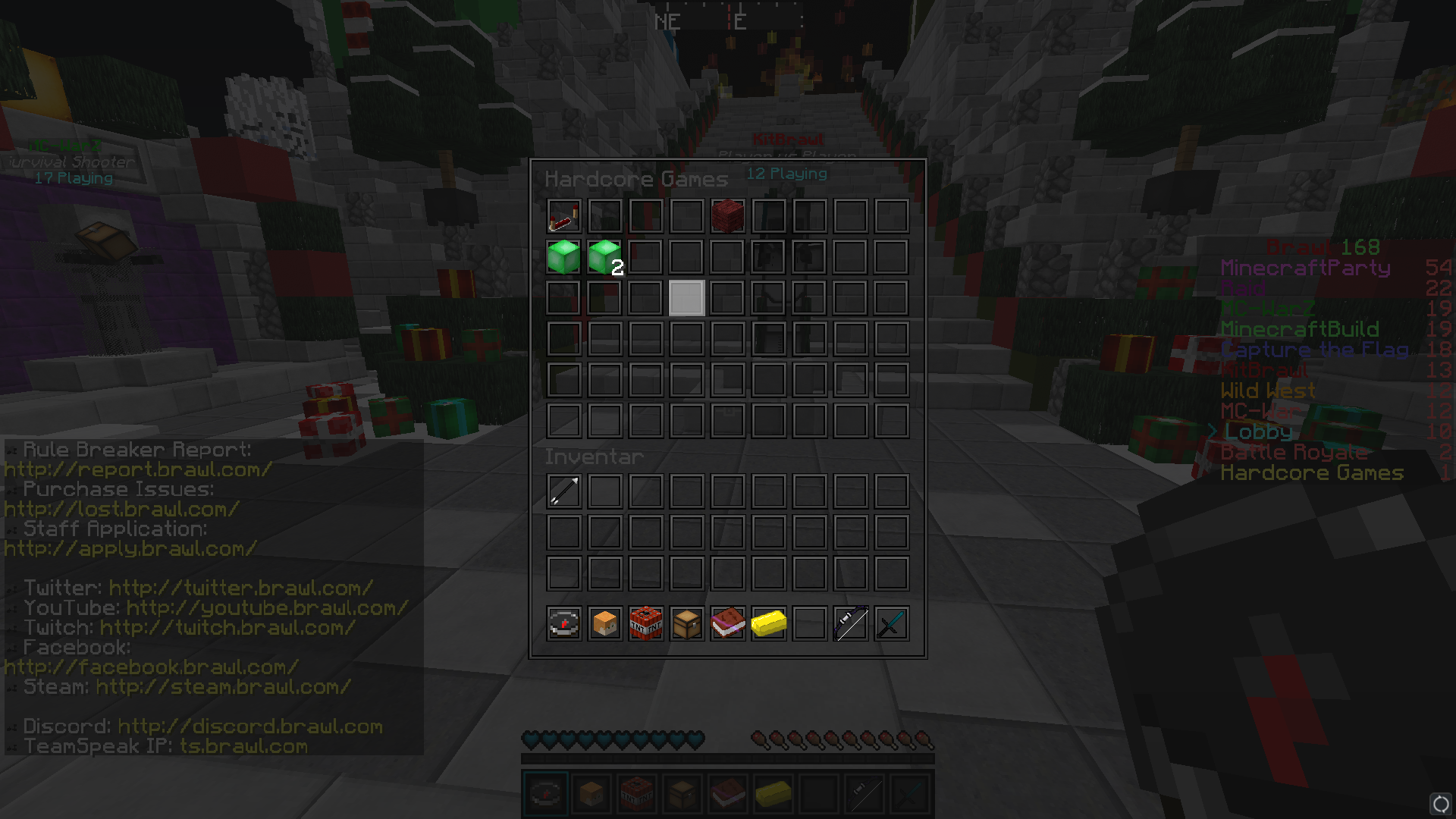Pick the diamond sword in the inventory window

[x=891, y=623]
